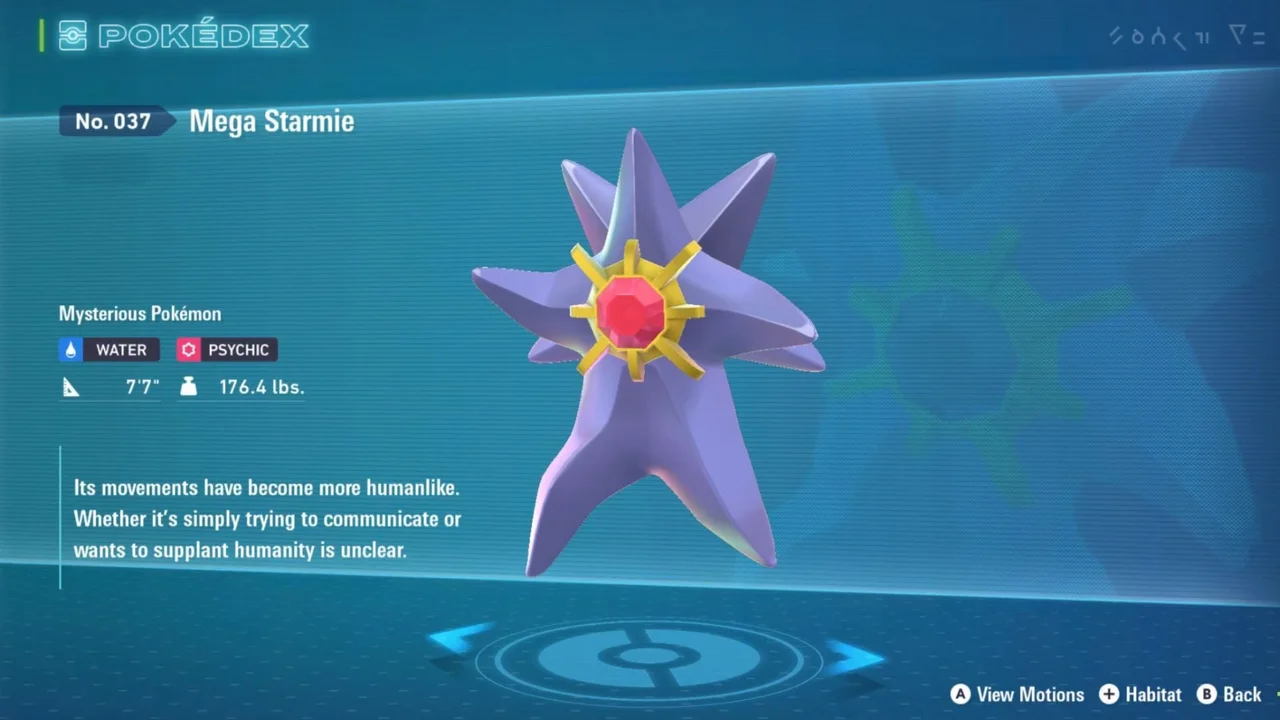Click the Water type droplet icon

coord(70,349)
